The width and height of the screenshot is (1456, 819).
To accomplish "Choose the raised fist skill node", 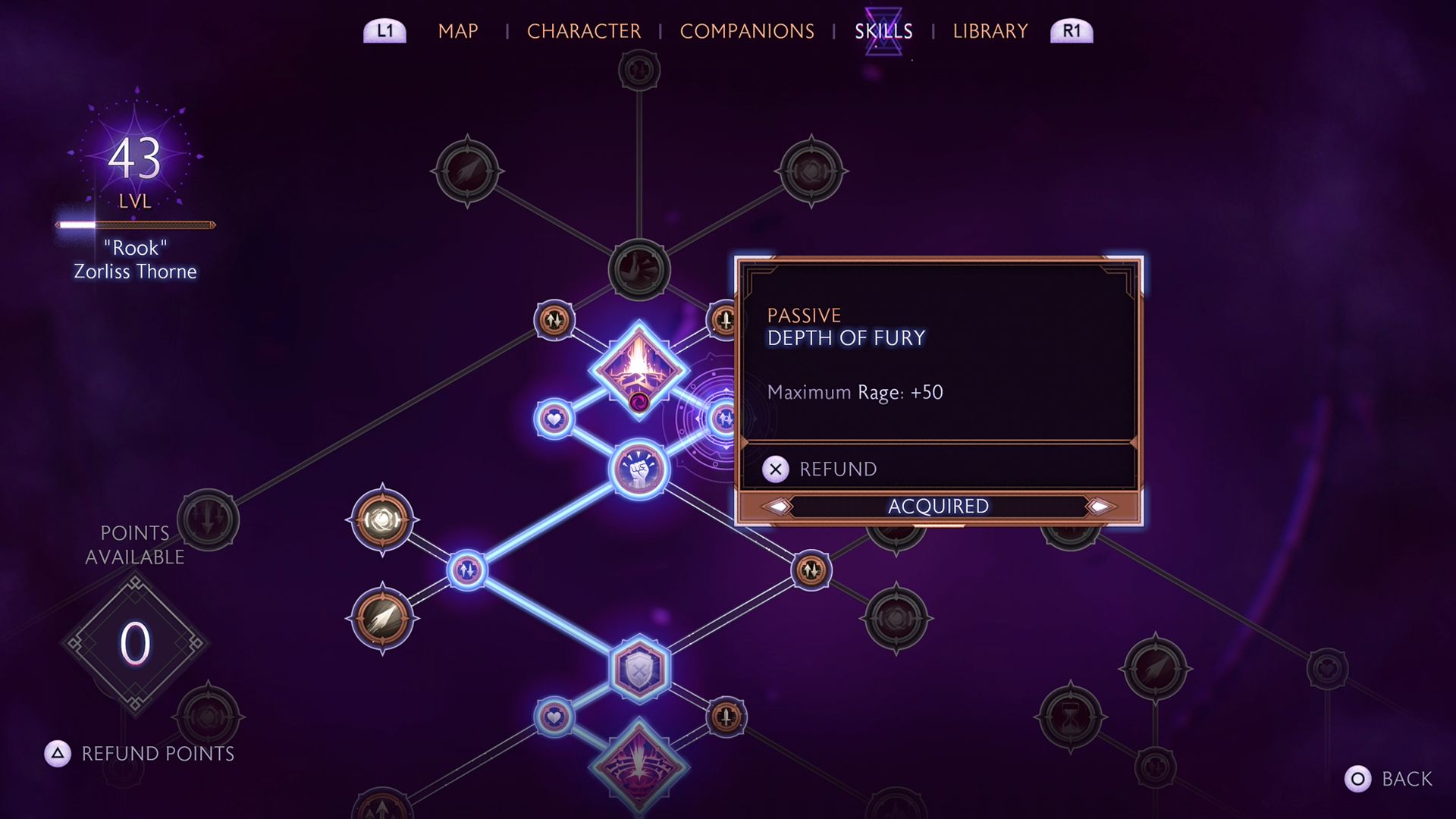I will click(639, 469).
